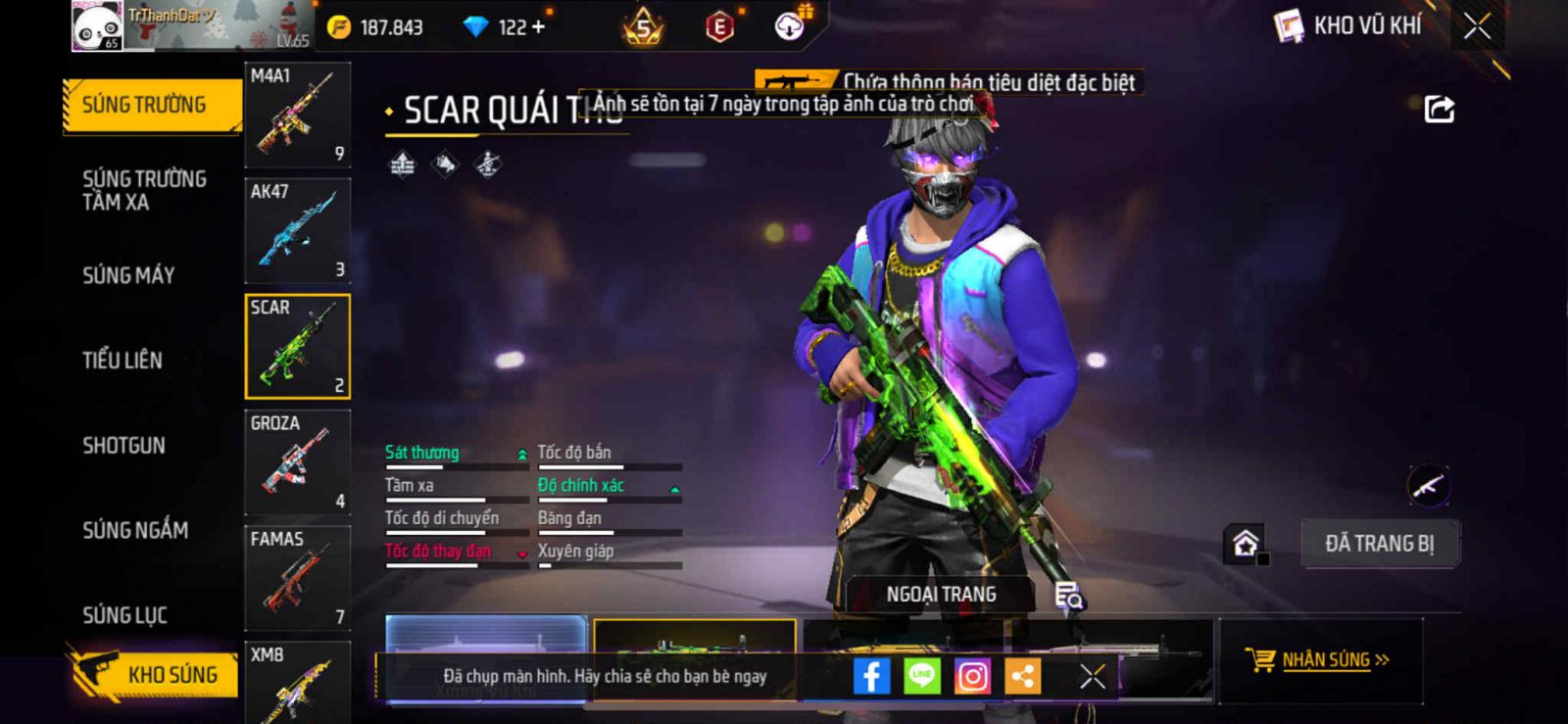Open the Súng Trường Tầm Xa category
The image size is (1568, 724).
(144, 190)
